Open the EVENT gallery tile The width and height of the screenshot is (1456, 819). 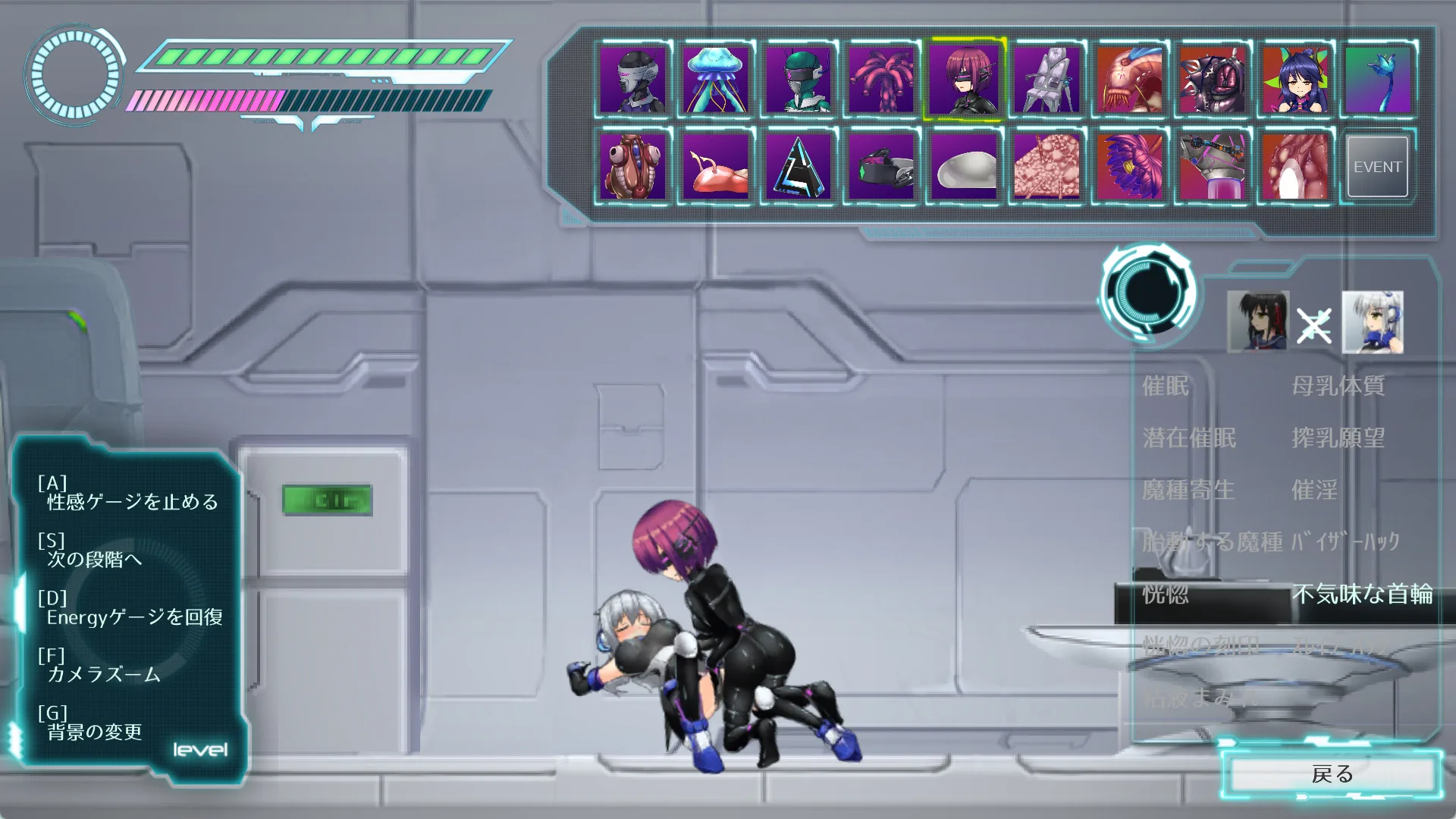[1377, 167]
